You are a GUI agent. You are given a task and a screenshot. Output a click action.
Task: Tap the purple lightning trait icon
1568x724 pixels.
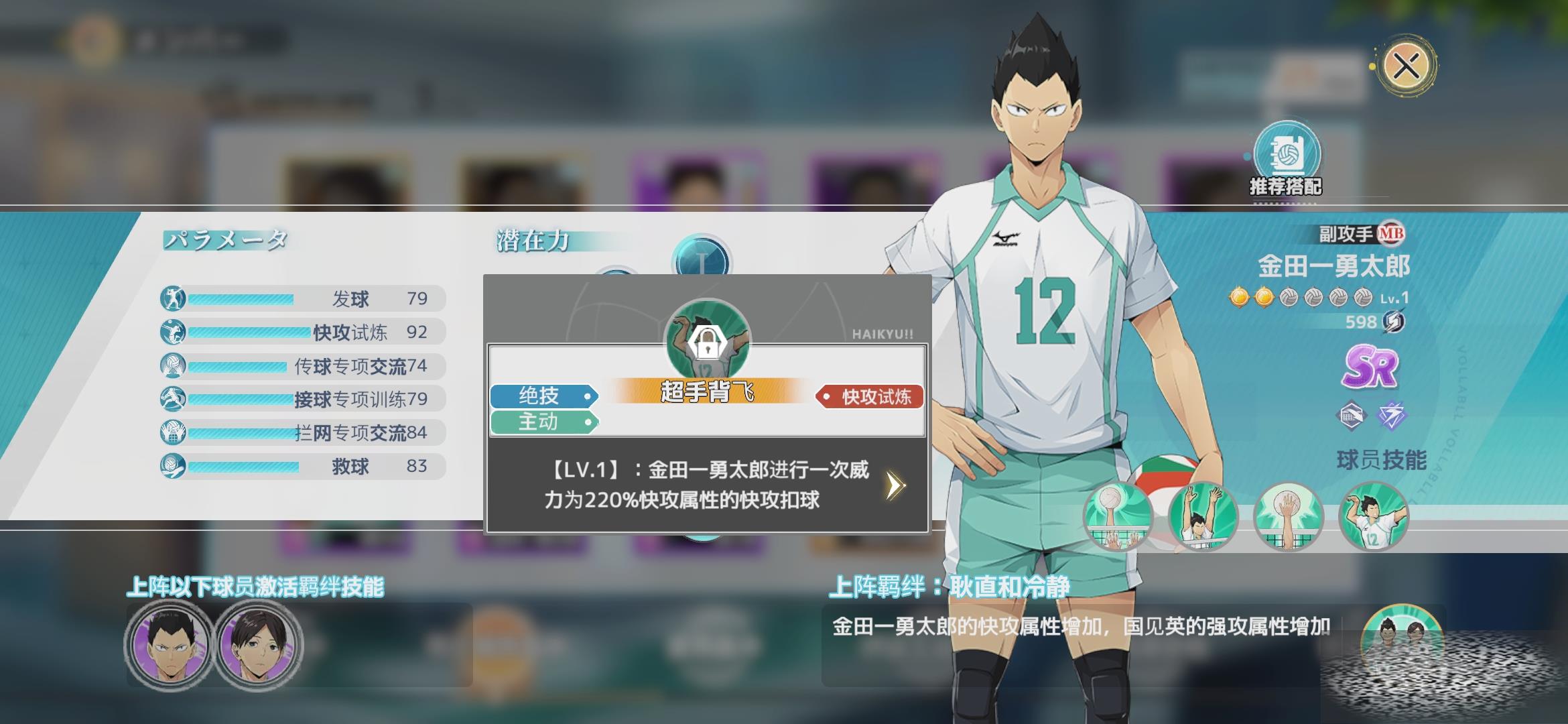point(1391,416)
